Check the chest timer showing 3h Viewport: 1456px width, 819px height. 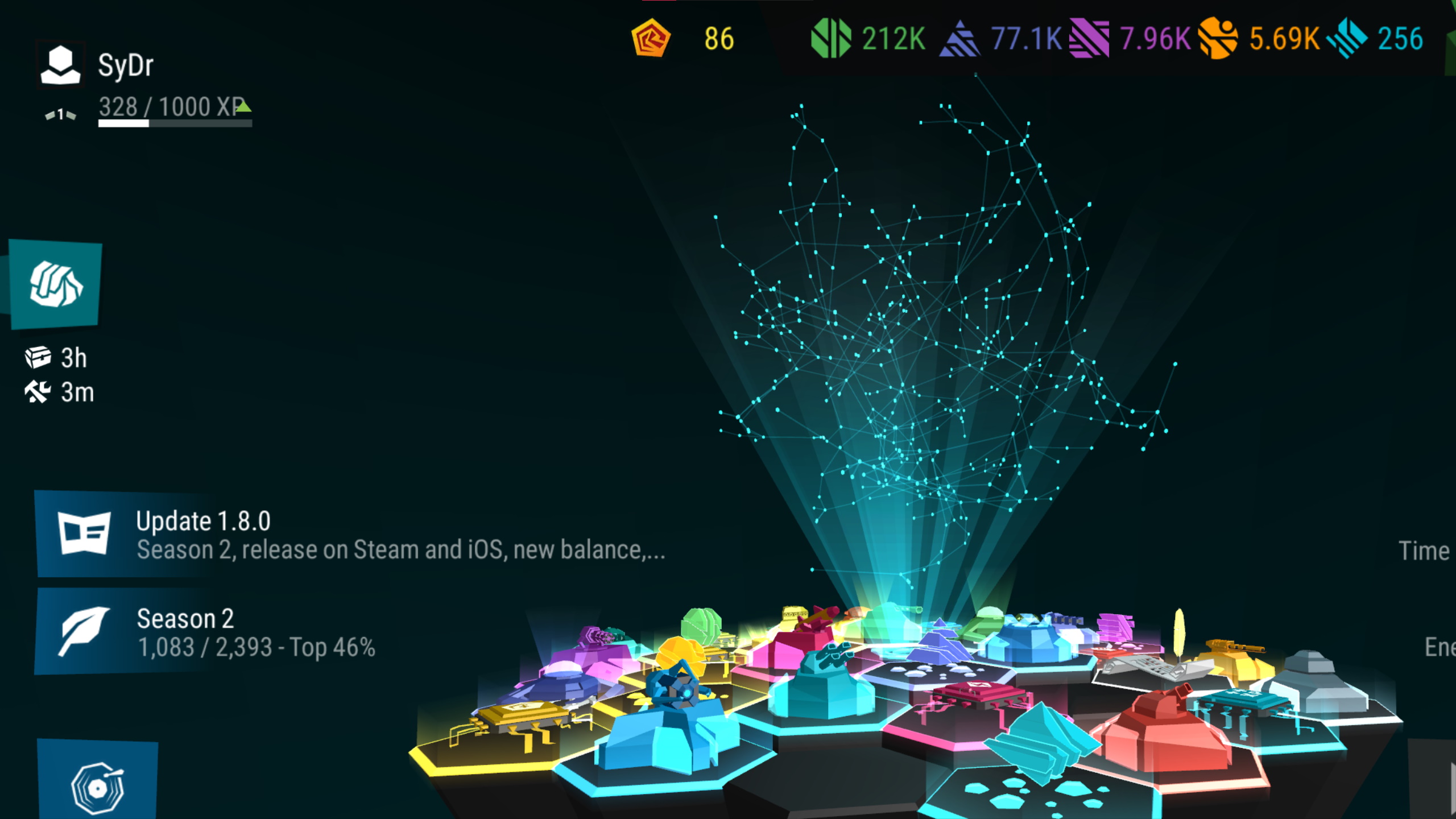click(57, 358)
